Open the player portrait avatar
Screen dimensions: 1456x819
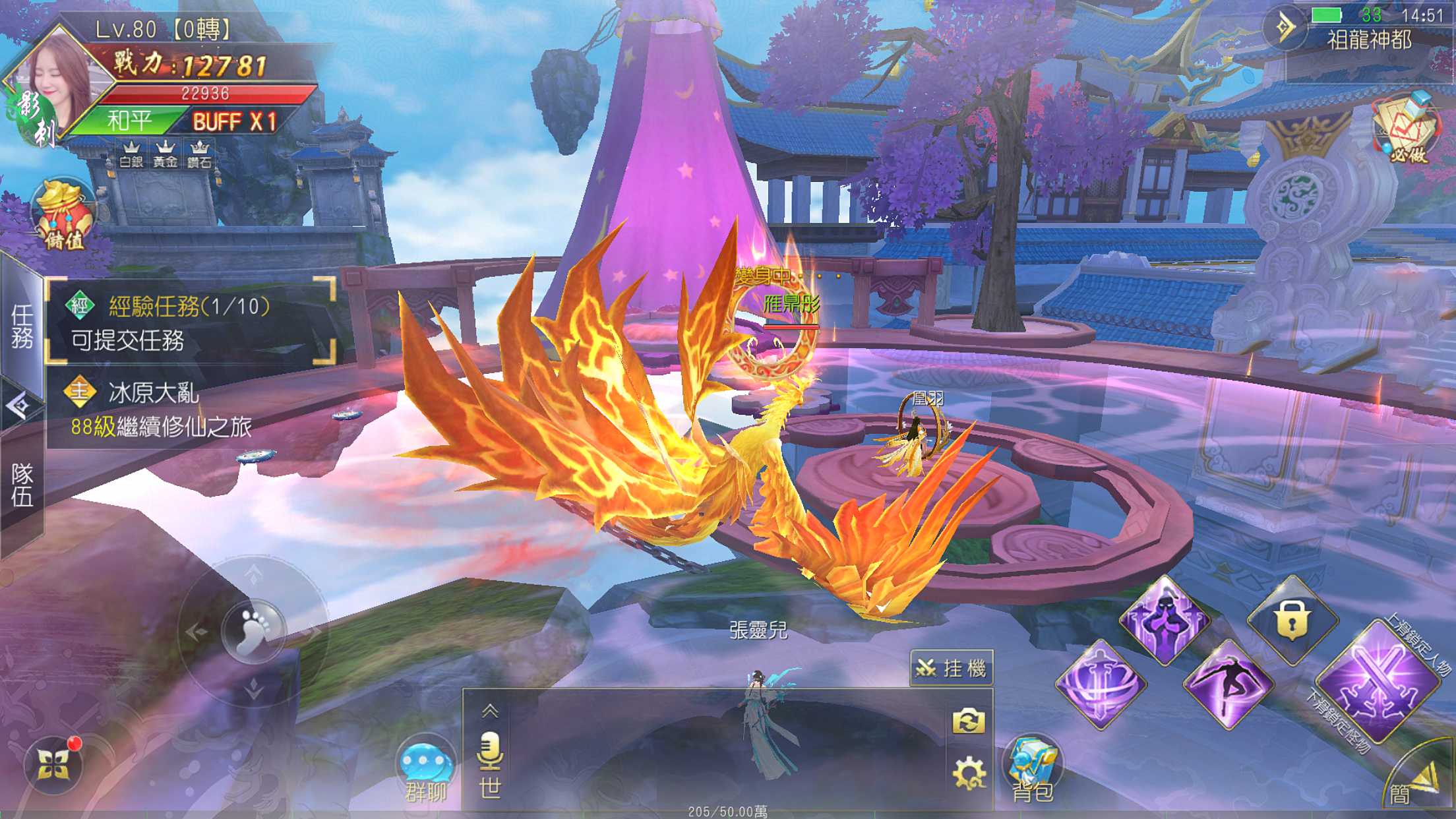coord(58,87)
